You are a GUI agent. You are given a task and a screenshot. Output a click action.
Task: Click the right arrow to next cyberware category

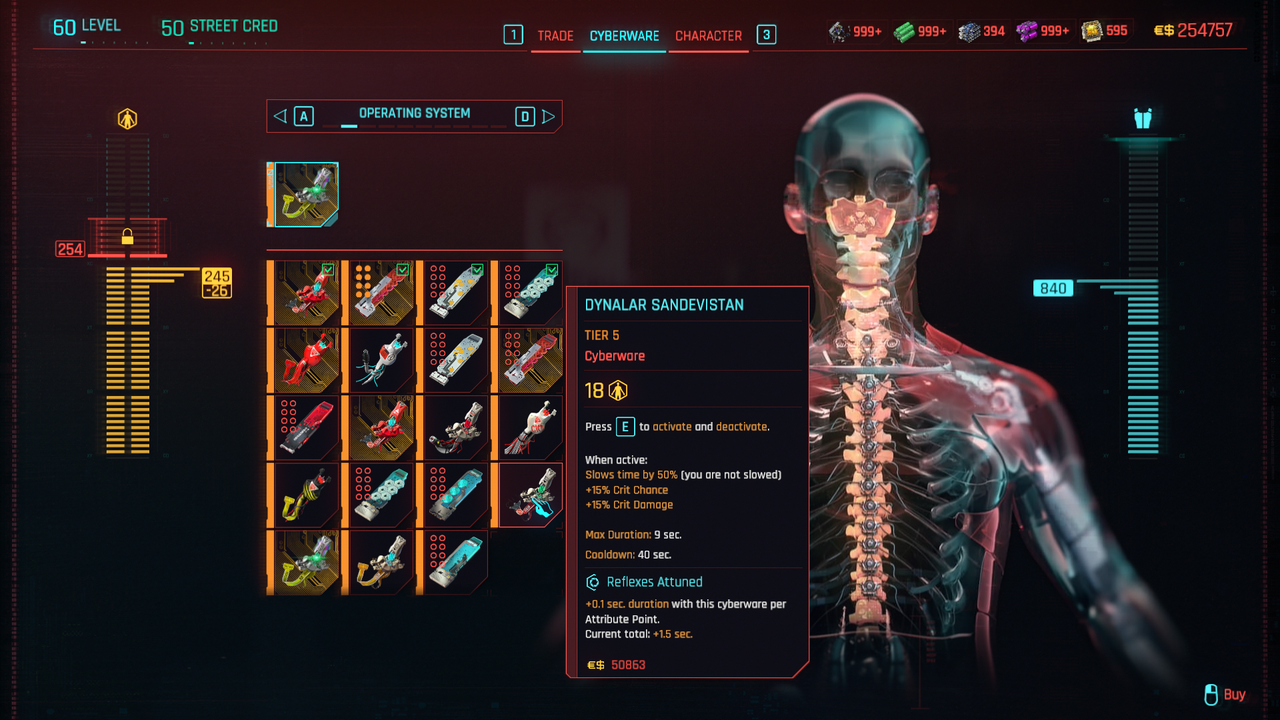point(549,115)
